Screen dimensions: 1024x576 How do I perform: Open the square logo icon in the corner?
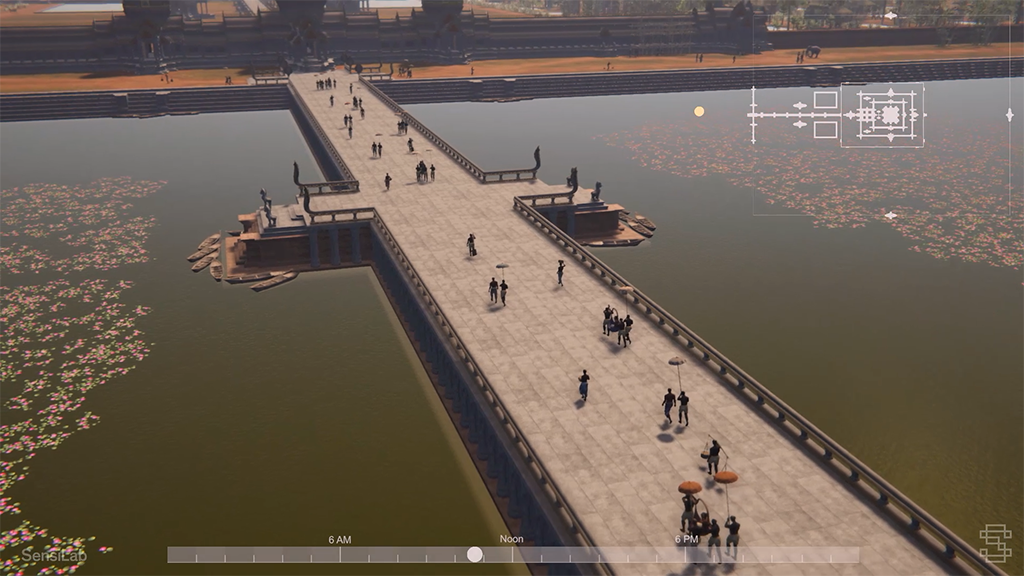[994, 543]
